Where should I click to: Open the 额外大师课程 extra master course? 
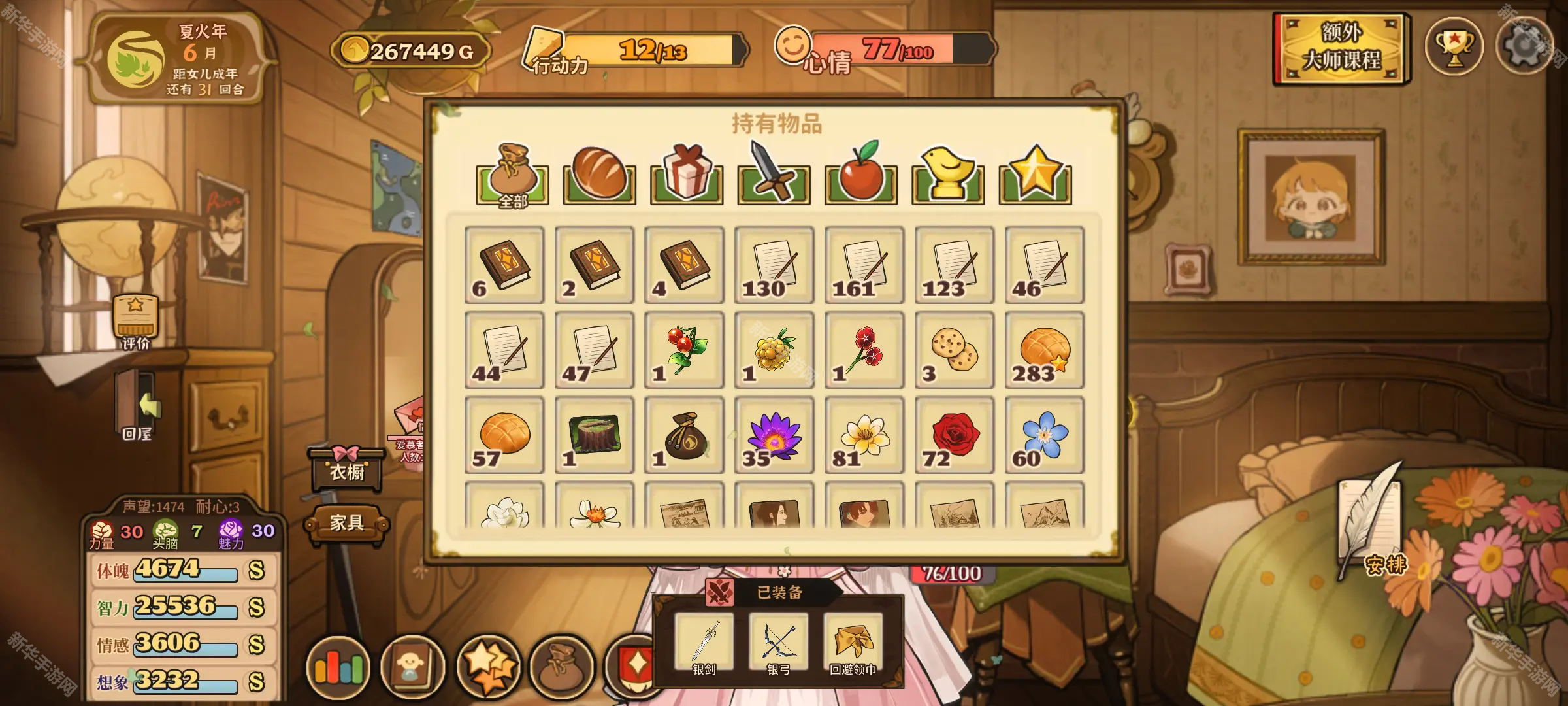(1341, 48)
